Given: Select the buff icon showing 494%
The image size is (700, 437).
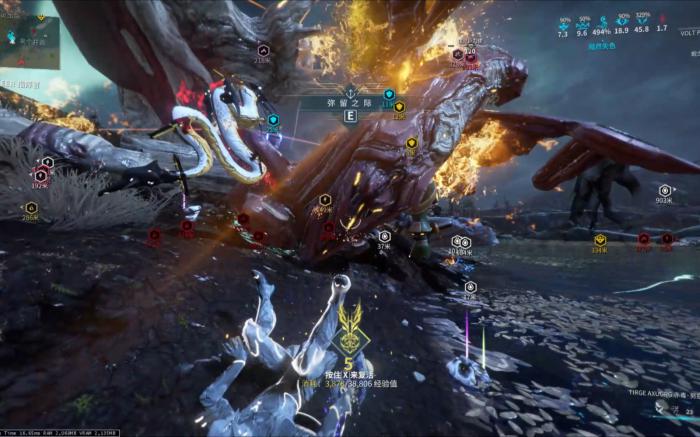Looking at the screenshot, I should click(x=603, y=20).
